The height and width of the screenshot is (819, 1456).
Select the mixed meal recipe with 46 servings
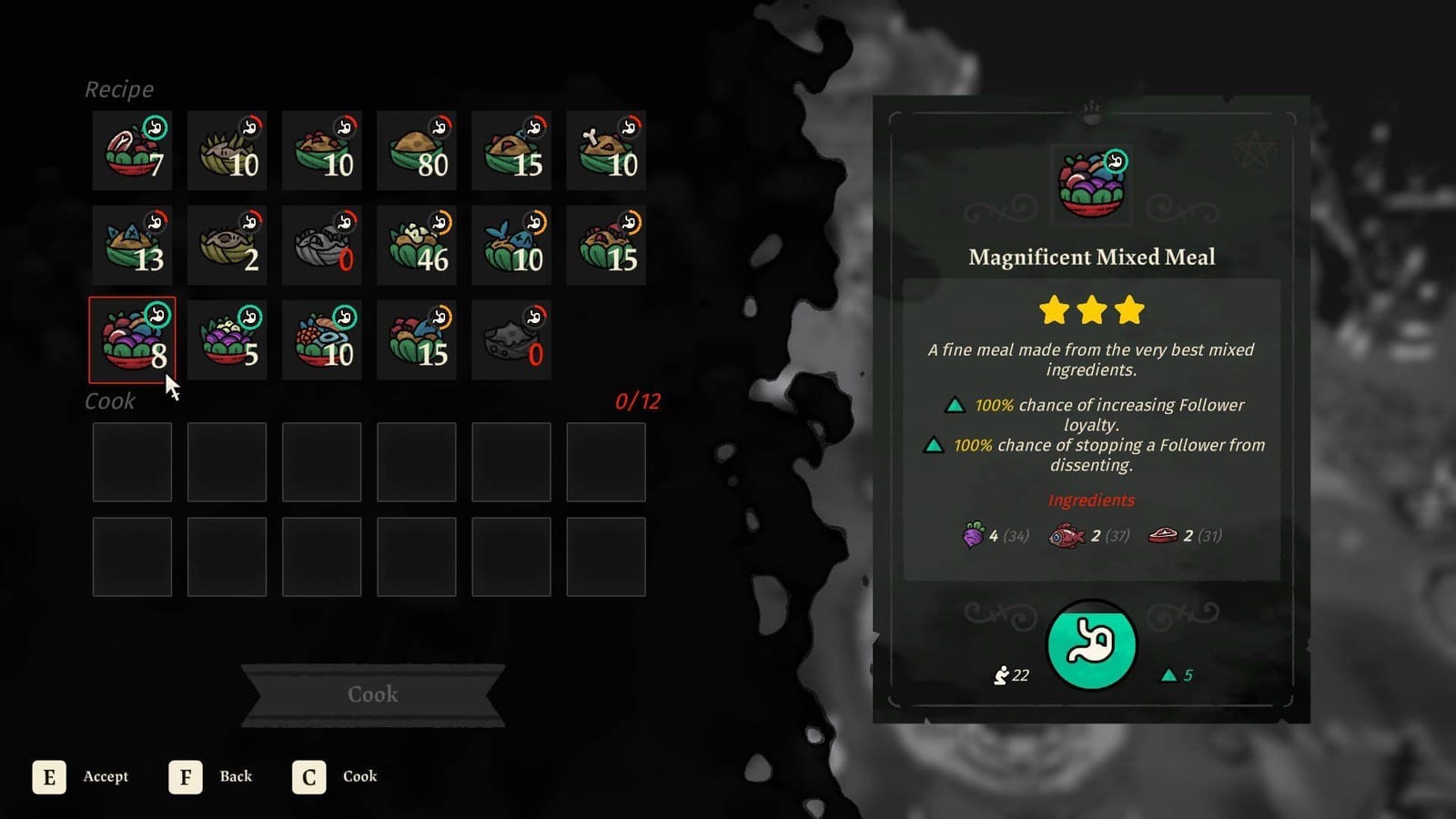[417, 244]
